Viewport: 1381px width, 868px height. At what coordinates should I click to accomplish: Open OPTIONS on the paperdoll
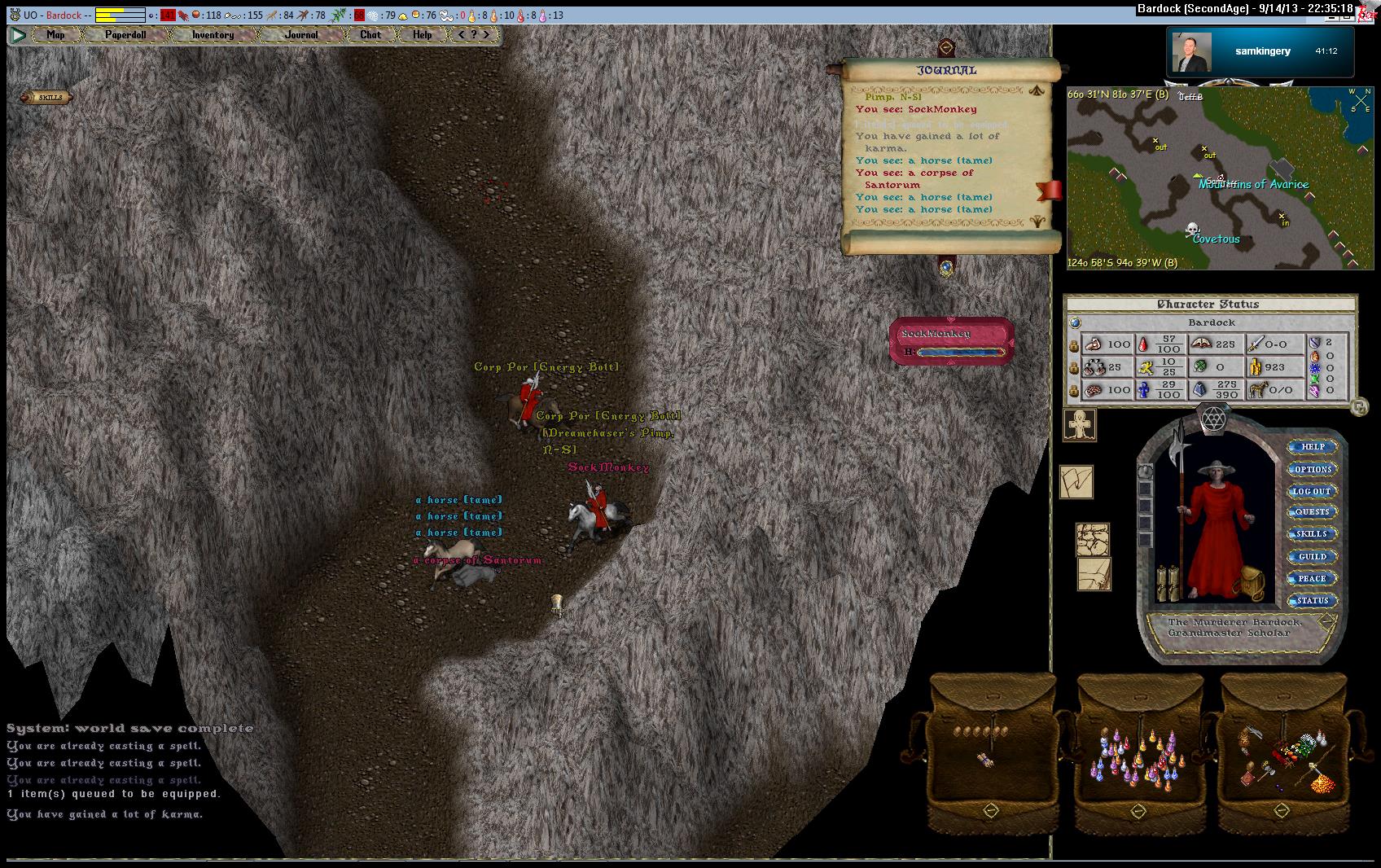(x=1313, y=469)
